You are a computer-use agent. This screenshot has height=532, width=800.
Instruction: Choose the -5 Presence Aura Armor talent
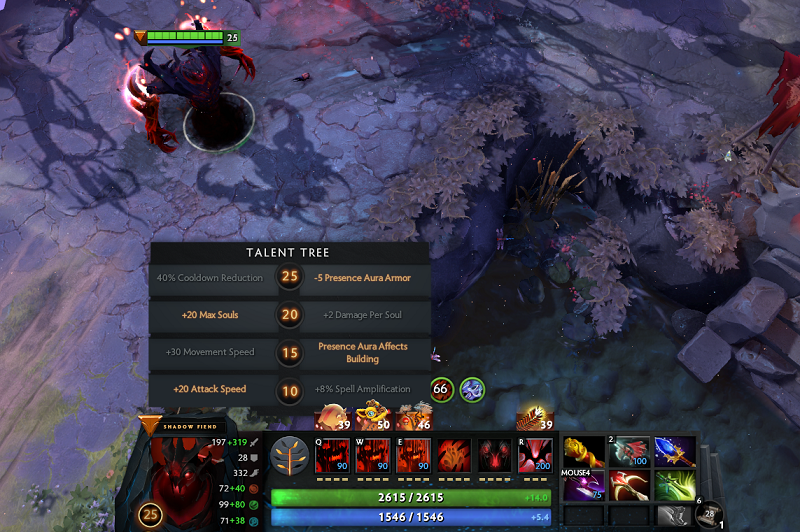tap(364, 278)
